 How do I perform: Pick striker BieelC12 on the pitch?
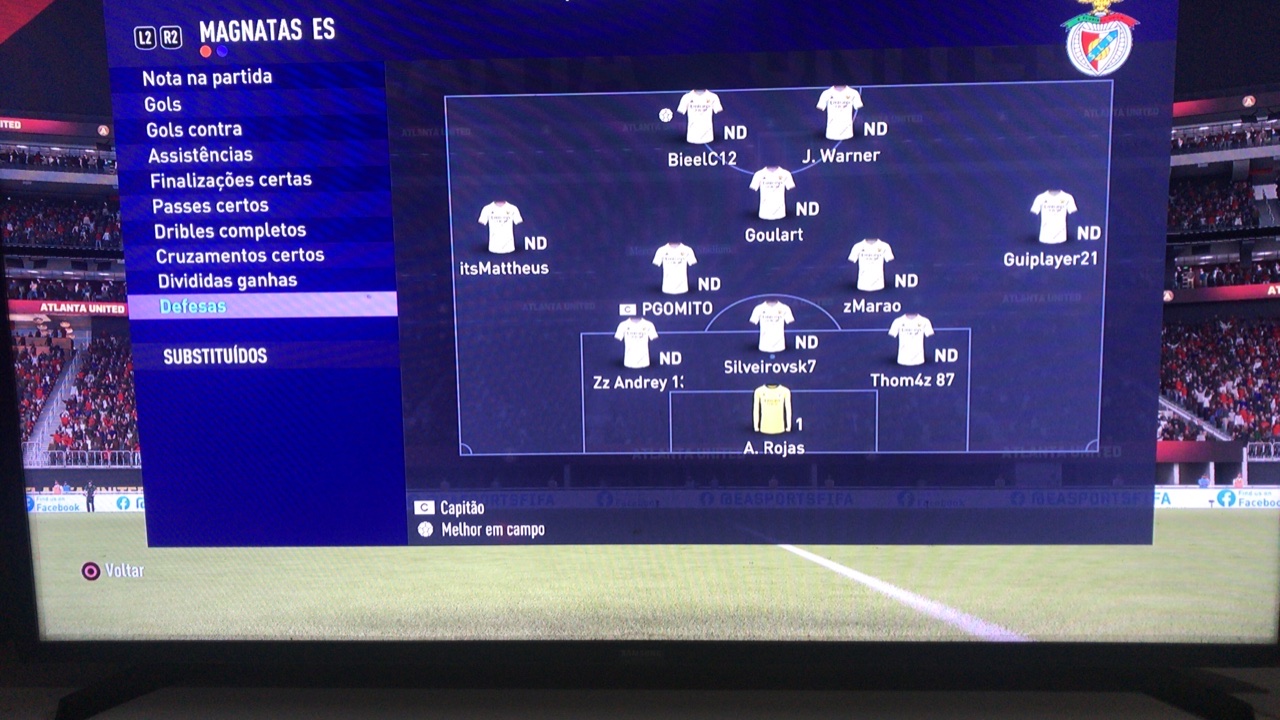click(x=699, y=117)
